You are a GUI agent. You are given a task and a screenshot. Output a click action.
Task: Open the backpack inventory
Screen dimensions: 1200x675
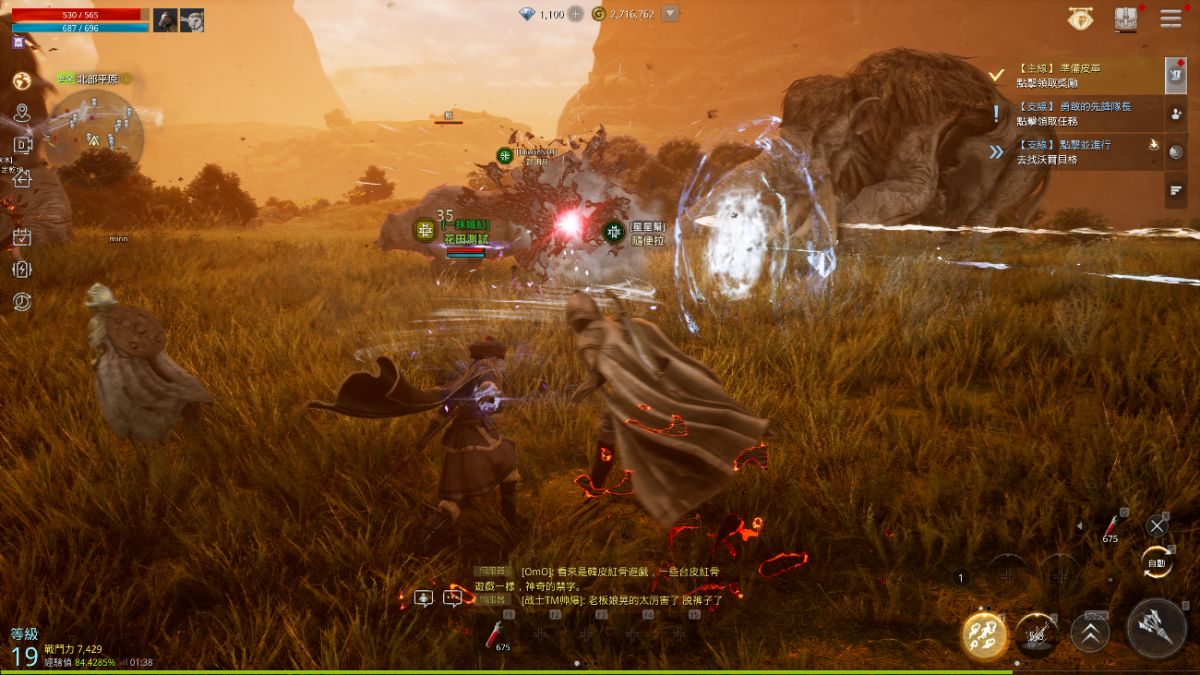pos(1126,18)
